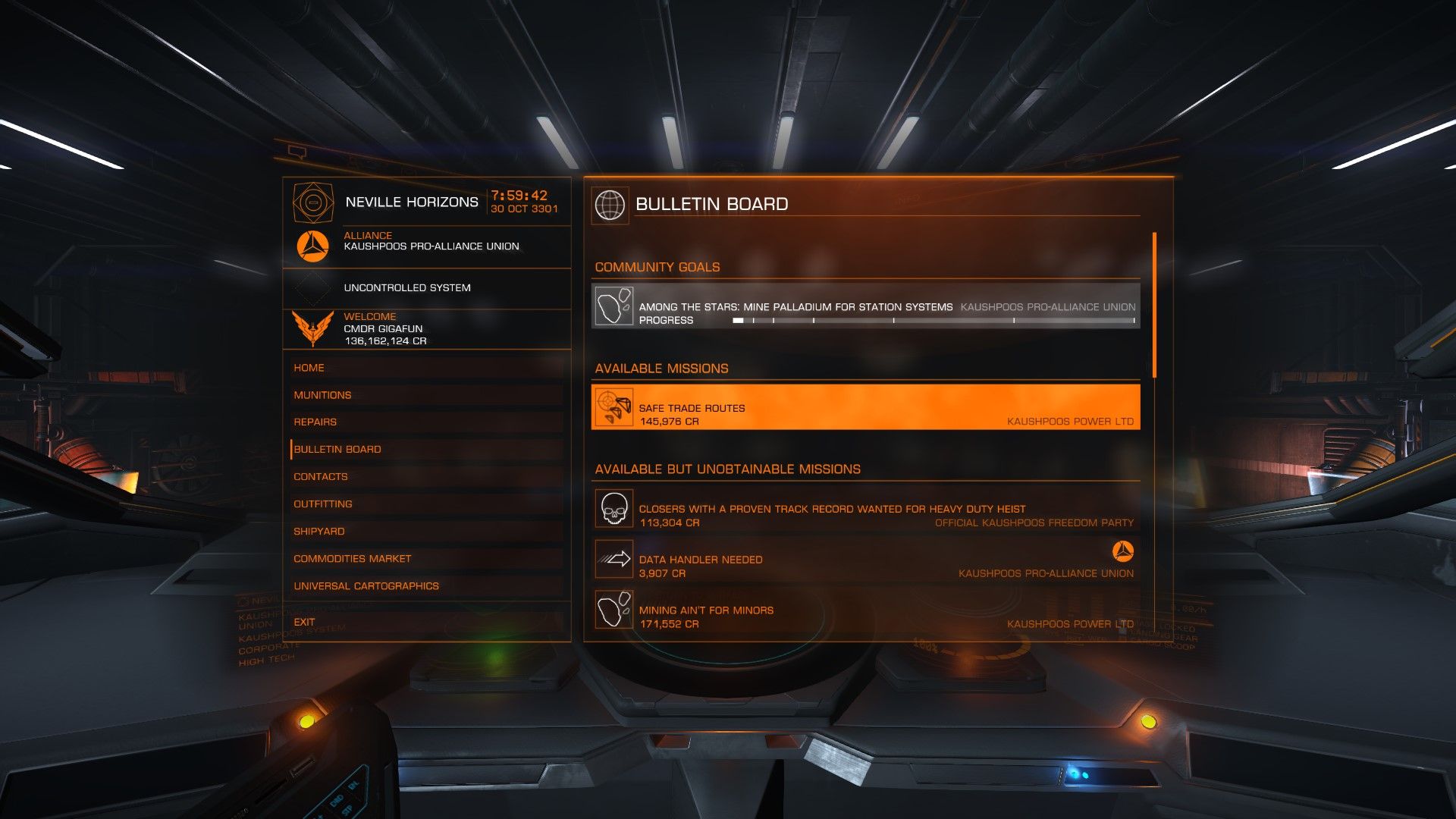
Task: Choose the Bulletin Board menu entry
Action: click(337, 450)
